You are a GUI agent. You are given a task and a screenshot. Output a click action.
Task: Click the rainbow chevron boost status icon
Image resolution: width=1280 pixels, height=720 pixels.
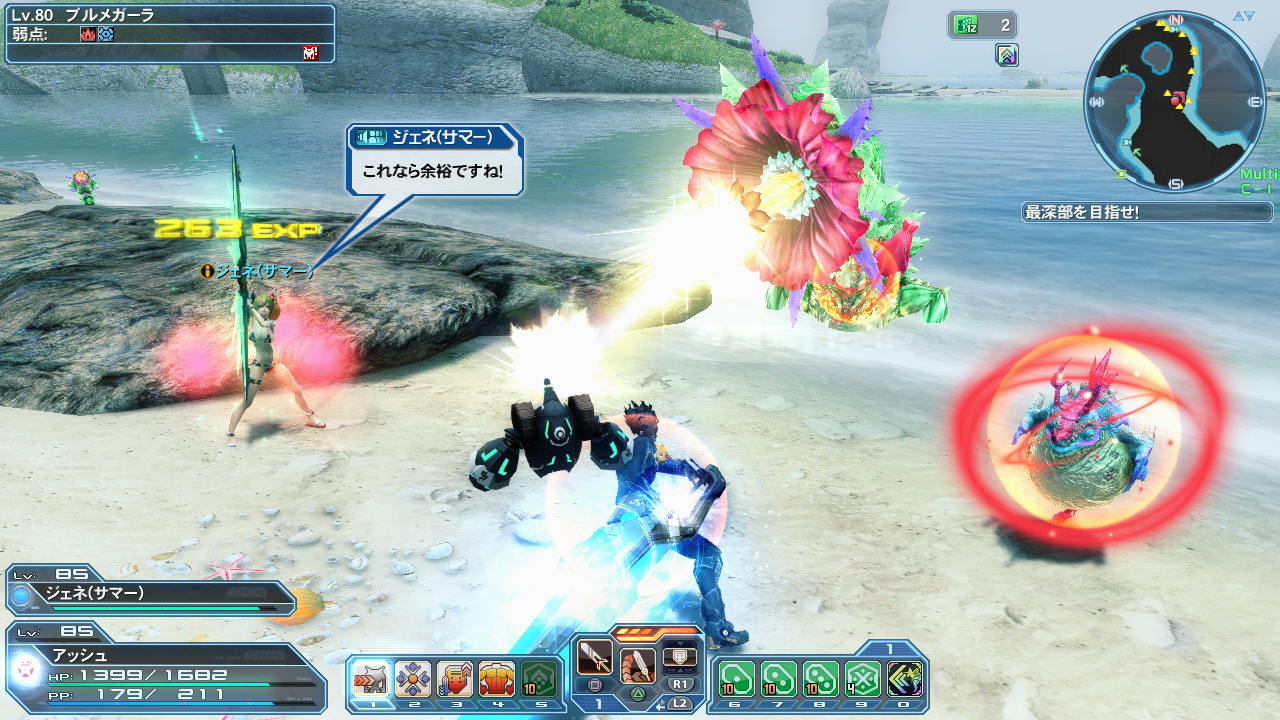pyautogui.click(x=1007, y=55)
